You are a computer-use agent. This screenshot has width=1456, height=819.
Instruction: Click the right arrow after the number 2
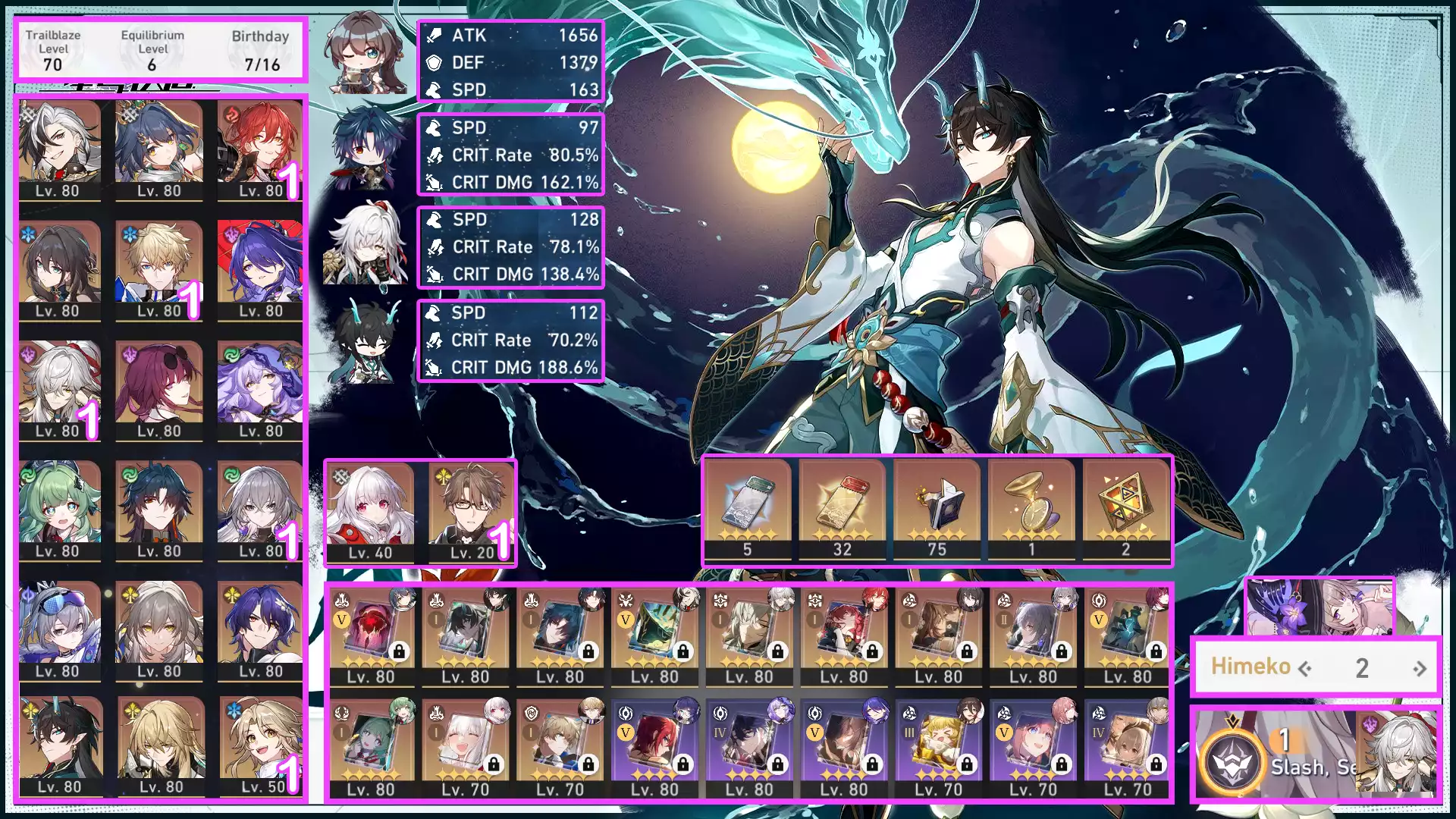[x=1419, y=669]
